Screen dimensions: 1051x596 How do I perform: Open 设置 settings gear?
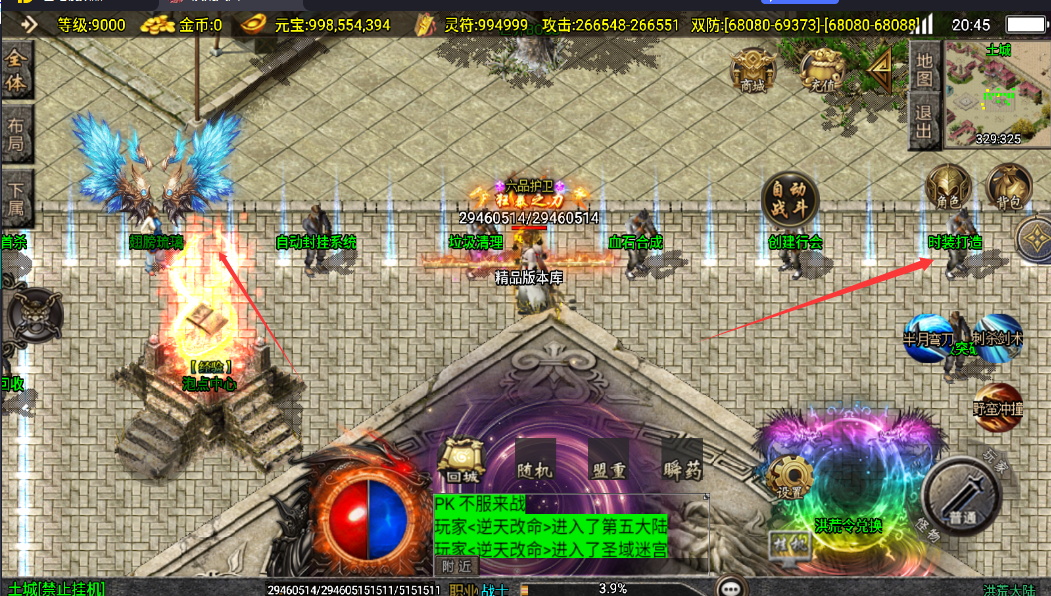[791, 476]
